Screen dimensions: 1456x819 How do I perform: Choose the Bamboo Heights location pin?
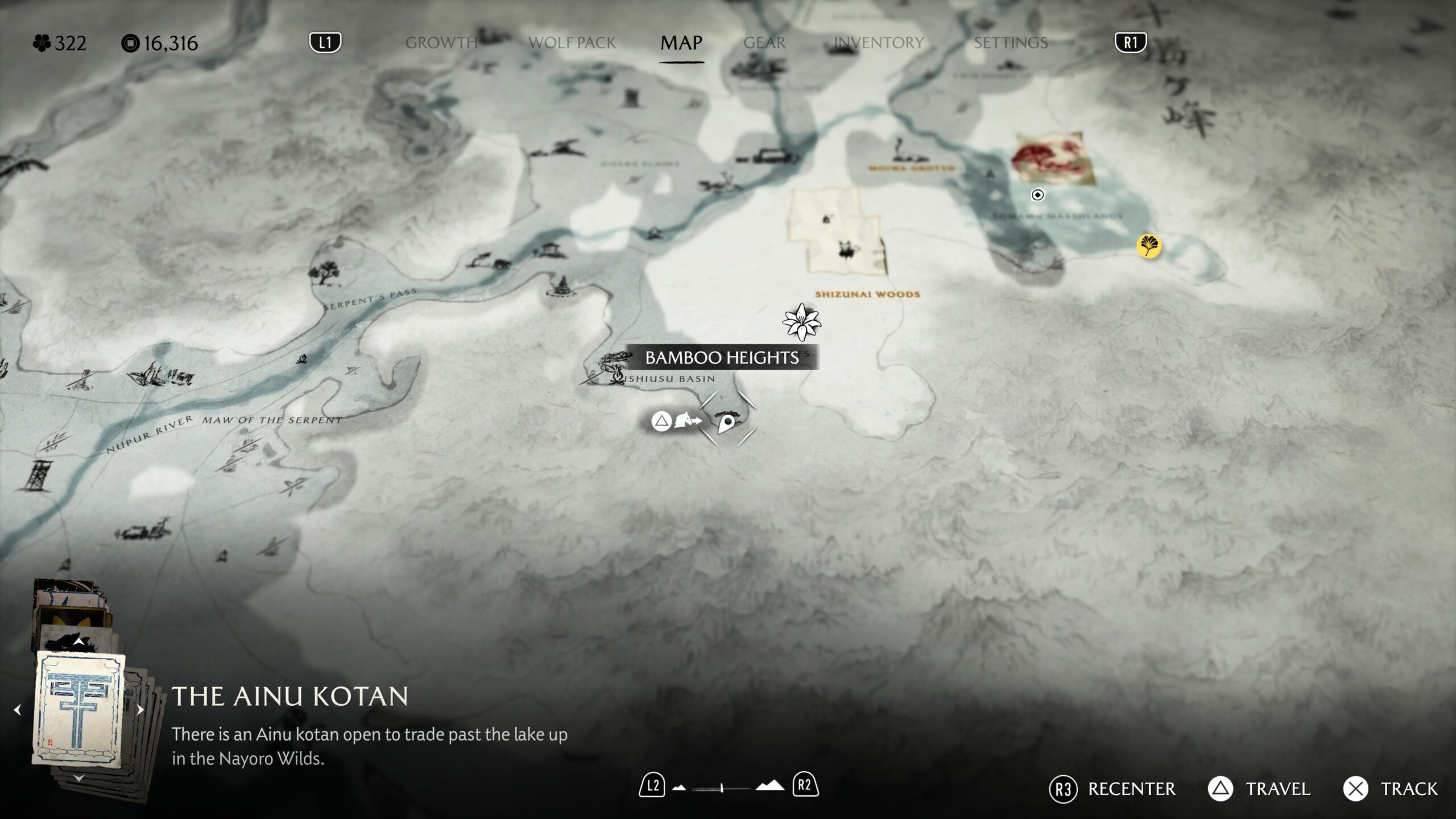click(726, 423)
